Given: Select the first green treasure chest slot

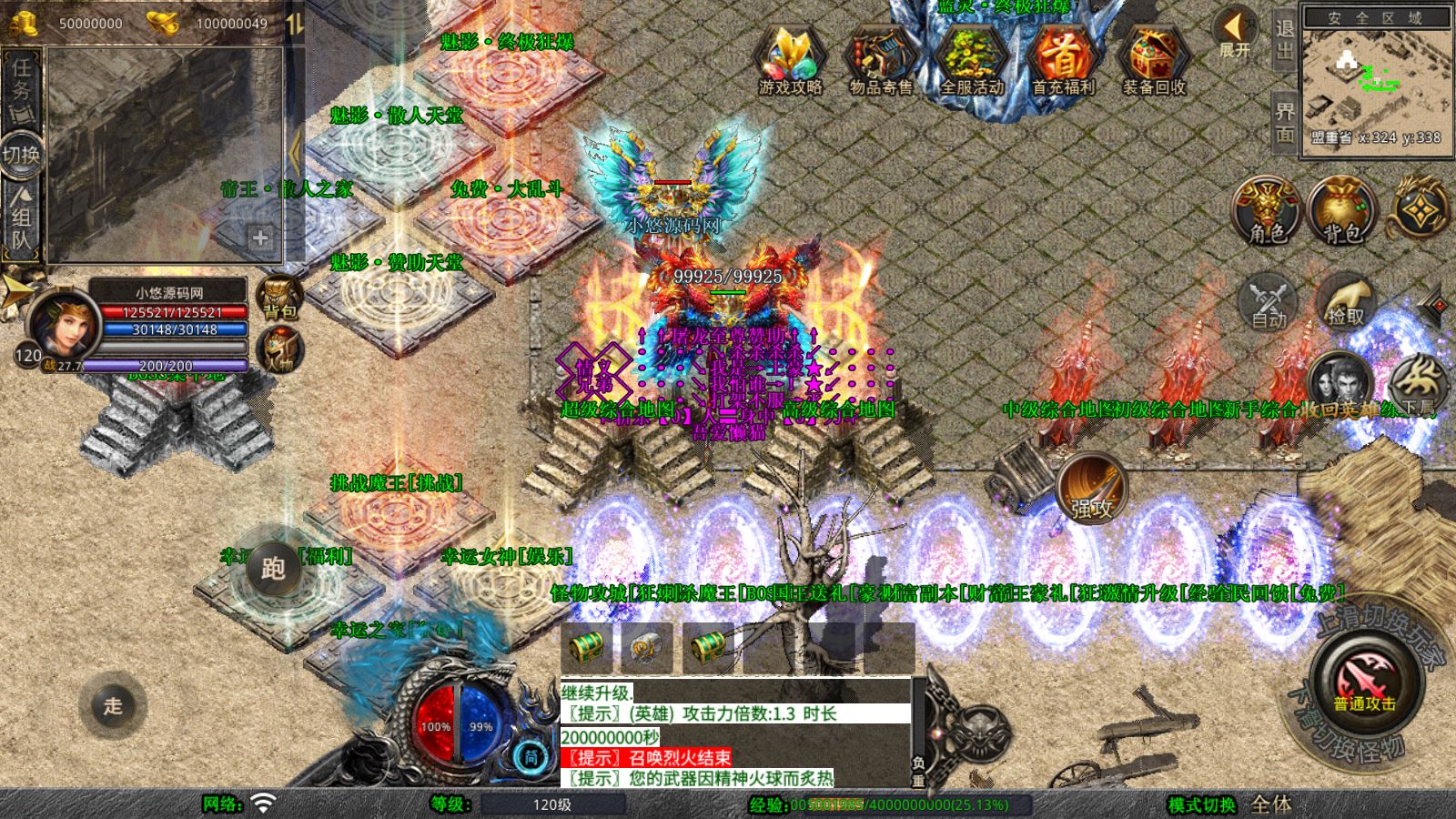Looking at the screenshot, I should pyautogui.click(x=586, y=648).
